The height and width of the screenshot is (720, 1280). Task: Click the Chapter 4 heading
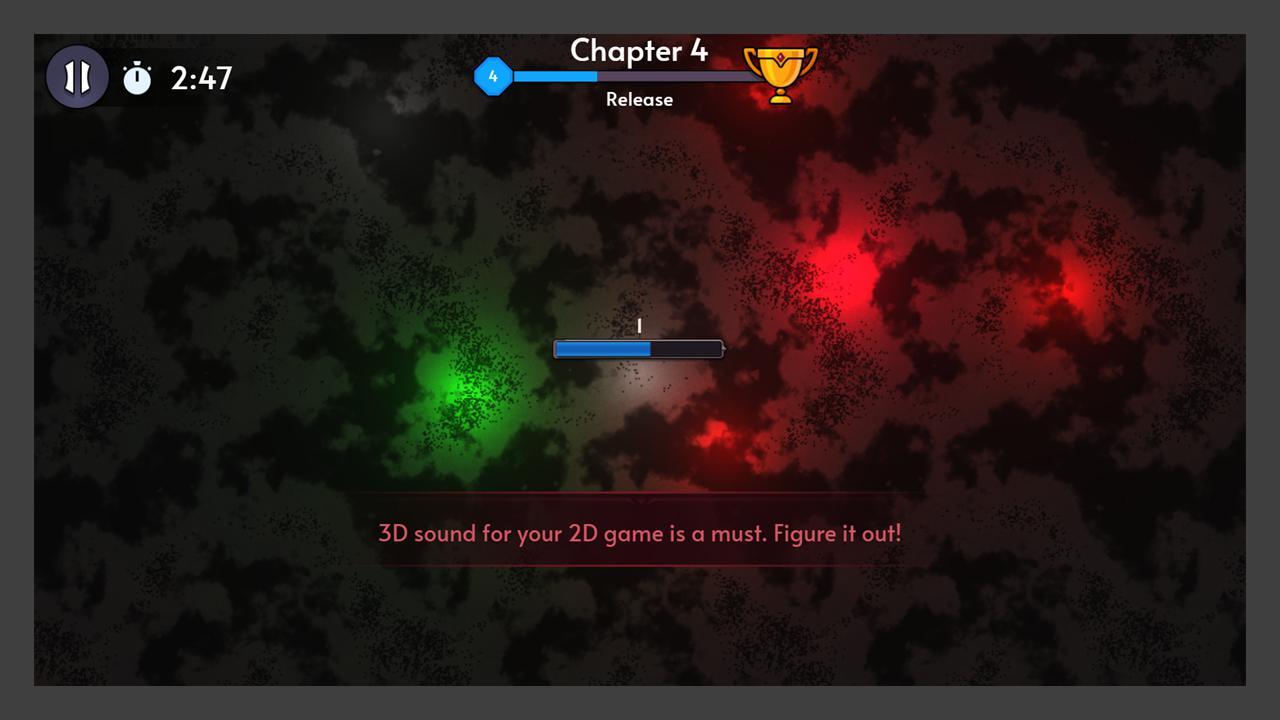pos(639,51)
